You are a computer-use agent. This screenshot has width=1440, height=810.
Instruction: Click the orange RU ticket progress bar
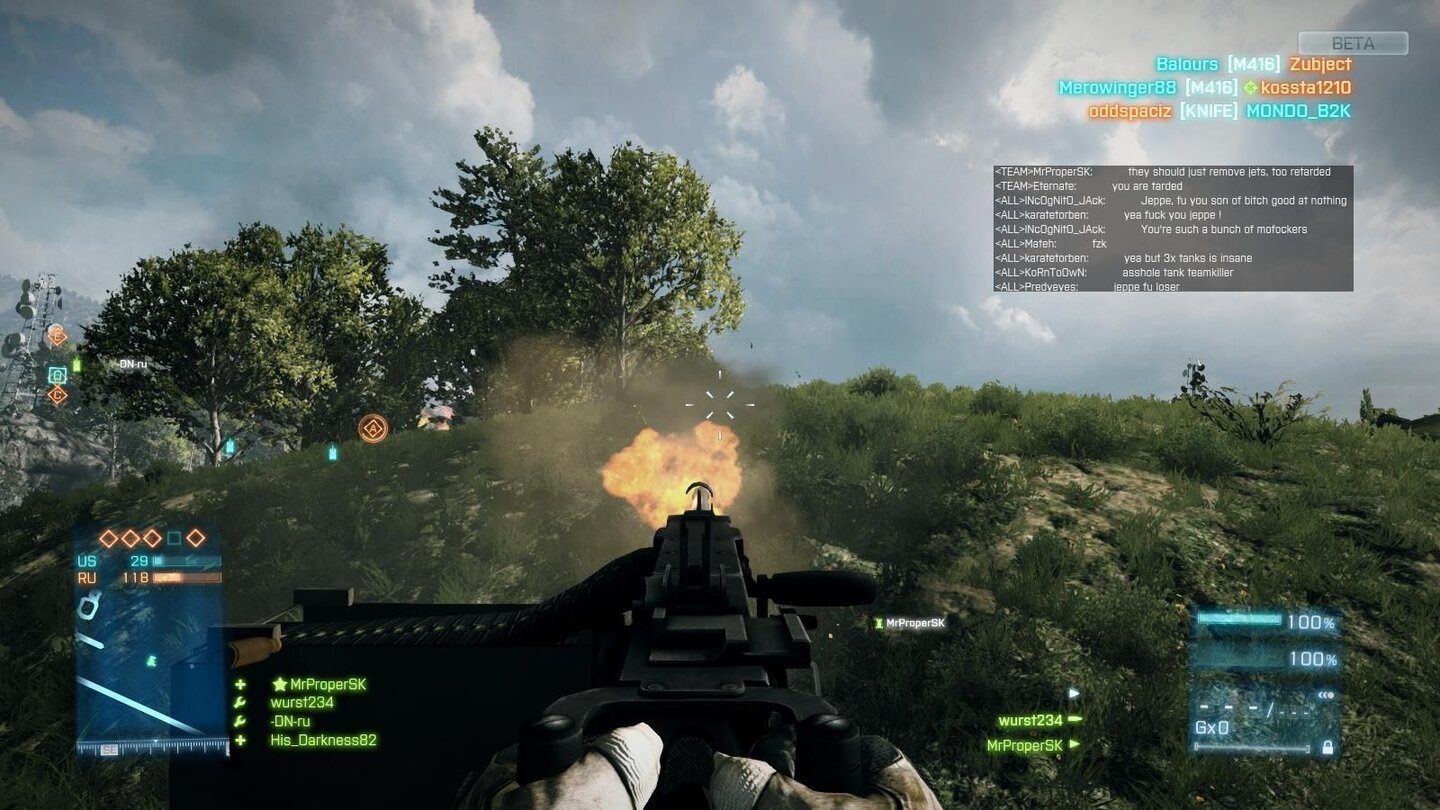coord(185,577)
